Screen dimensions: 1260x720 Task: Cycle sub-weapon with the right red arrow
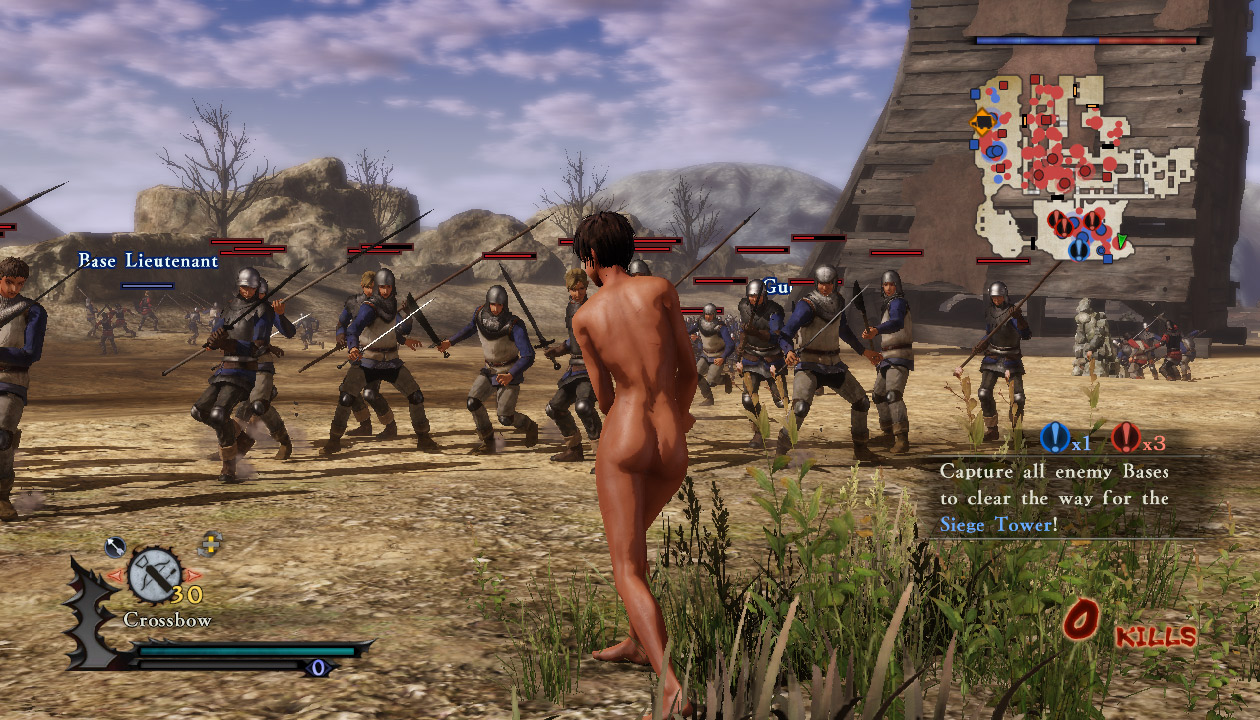coord(193,575)
